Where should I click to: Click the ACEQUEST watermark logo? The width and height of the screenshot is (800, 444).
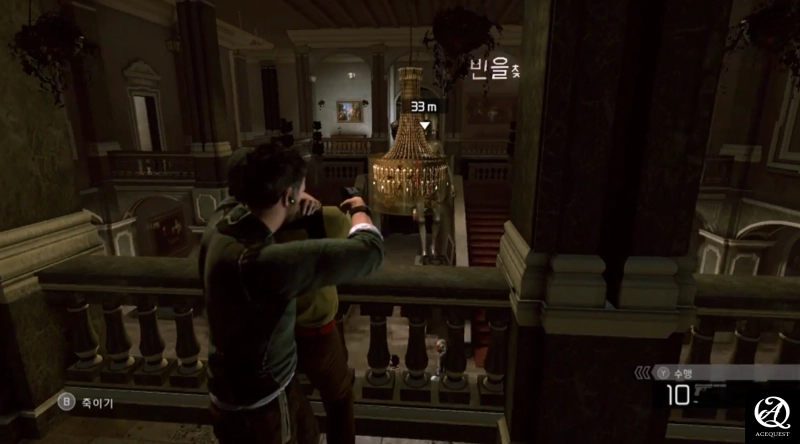pyautogui.click(x=771, y=416)
